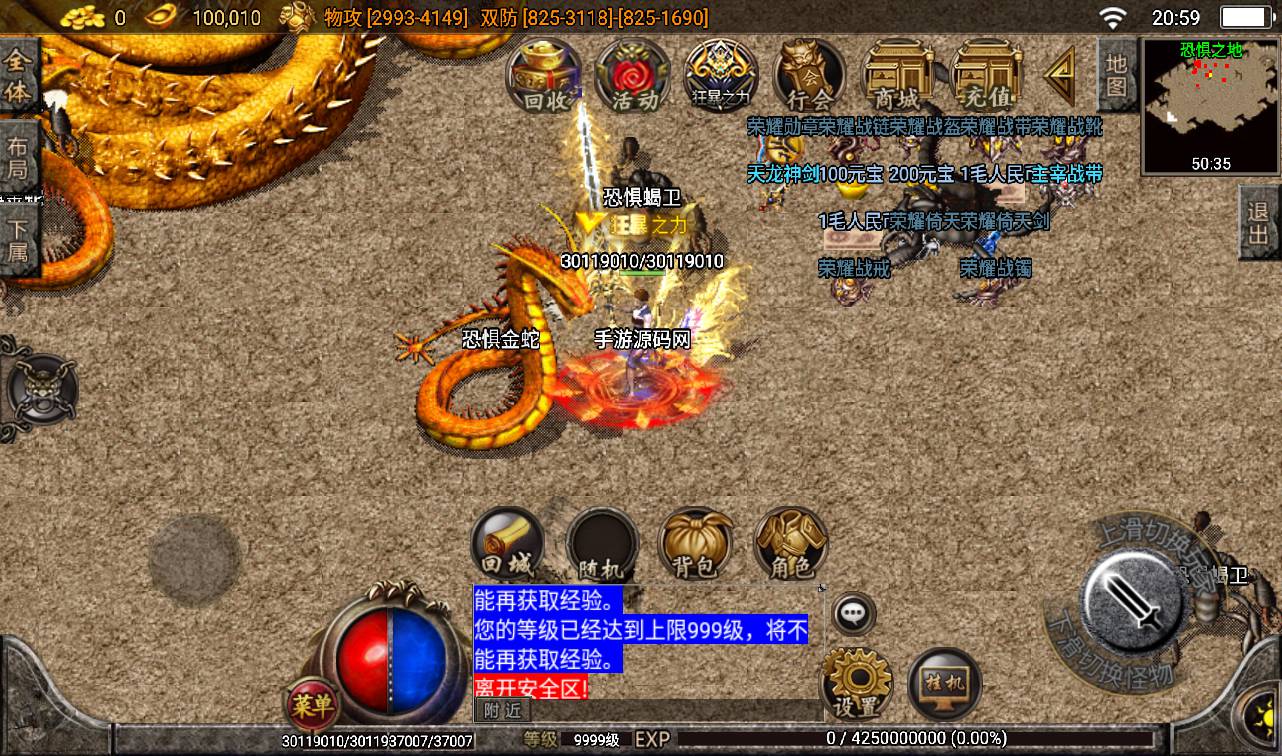This screenshot has height=756, width=1282.
Task: Select the 下属 side tab
Action: pos(19,237)
